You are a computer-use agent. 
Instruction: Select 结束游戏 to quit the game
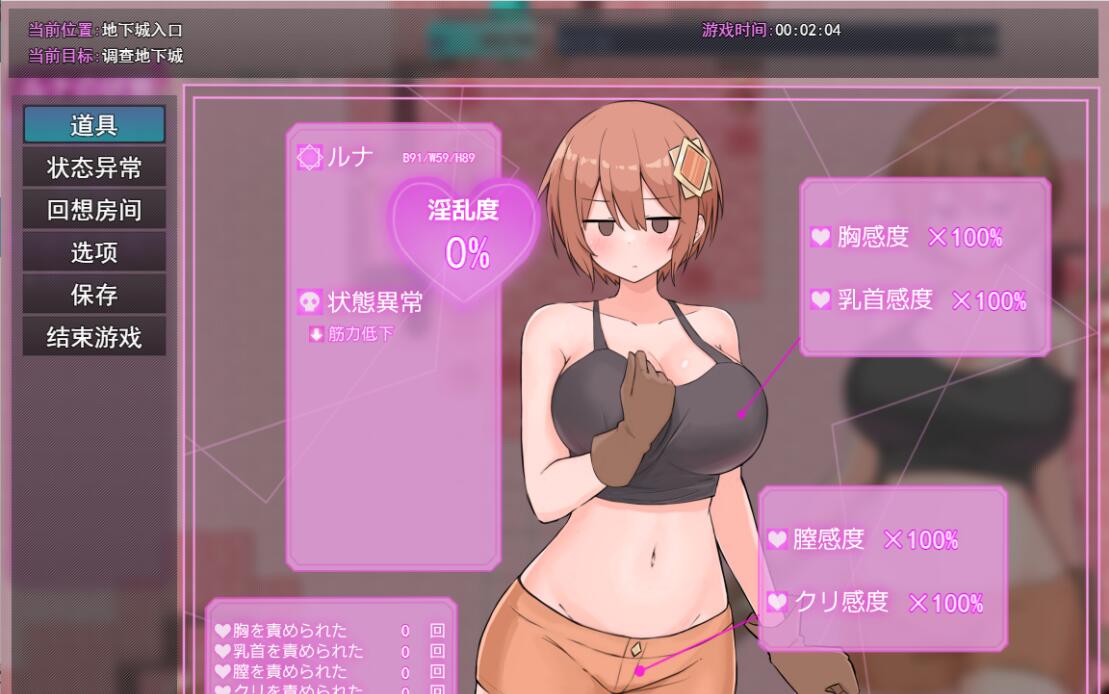pyautogui.click(x=94, y=337)
